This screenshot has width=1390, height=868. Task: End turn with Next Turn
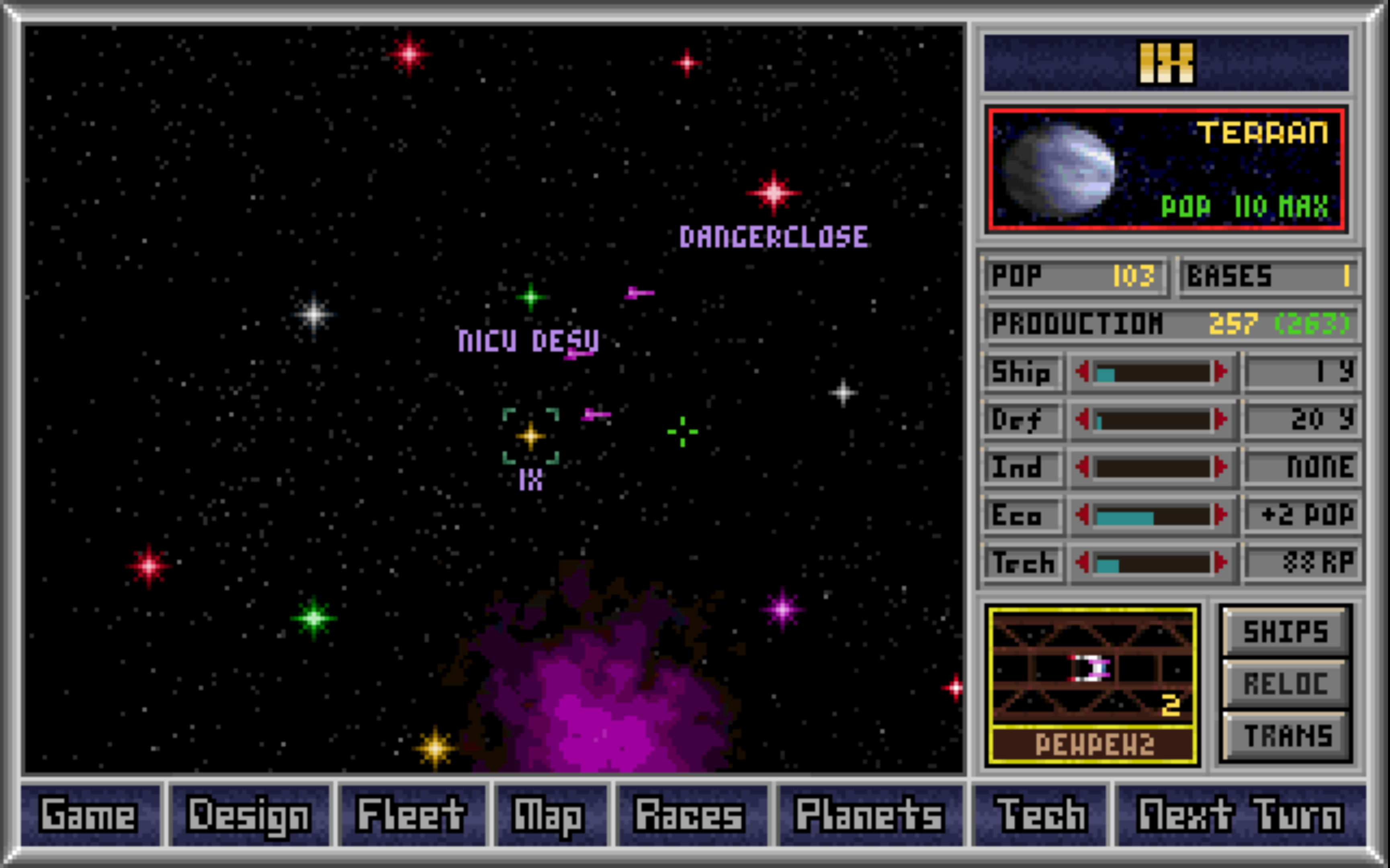click(x=1240, y=815)
